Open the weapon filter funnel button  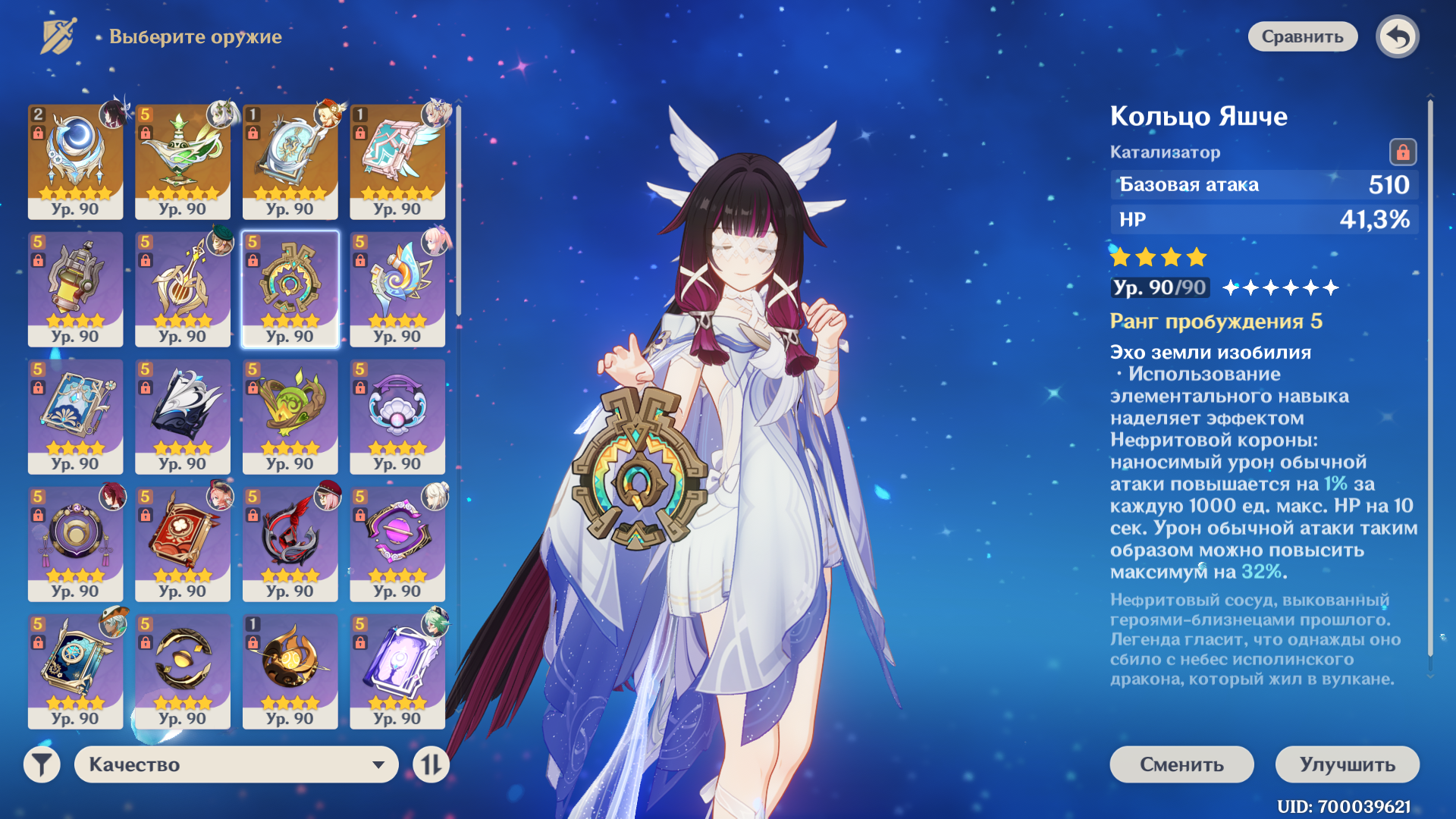tap(42, 764)
